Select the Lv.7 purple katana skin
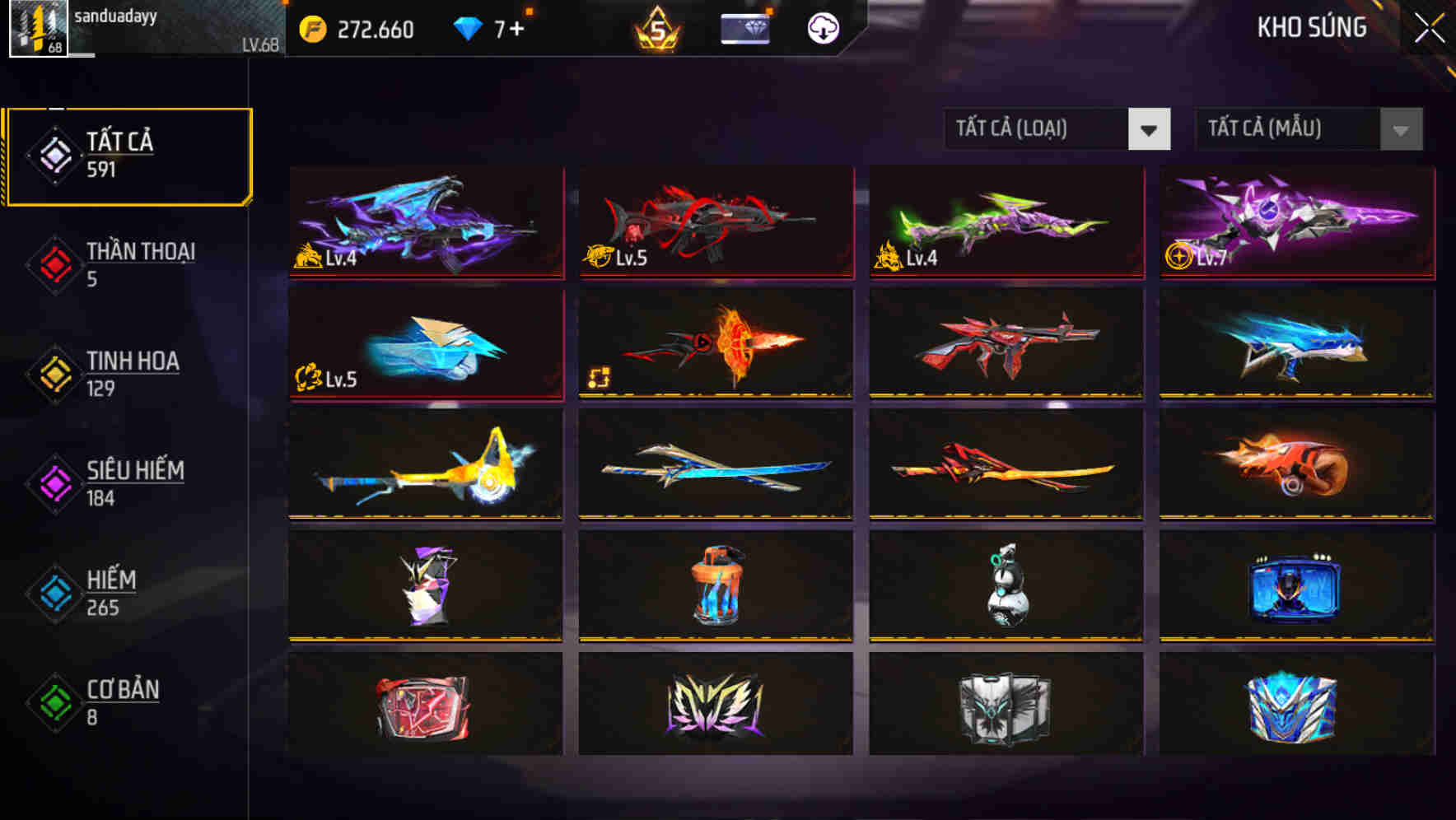The image size is (1456, 820). 1295,222
